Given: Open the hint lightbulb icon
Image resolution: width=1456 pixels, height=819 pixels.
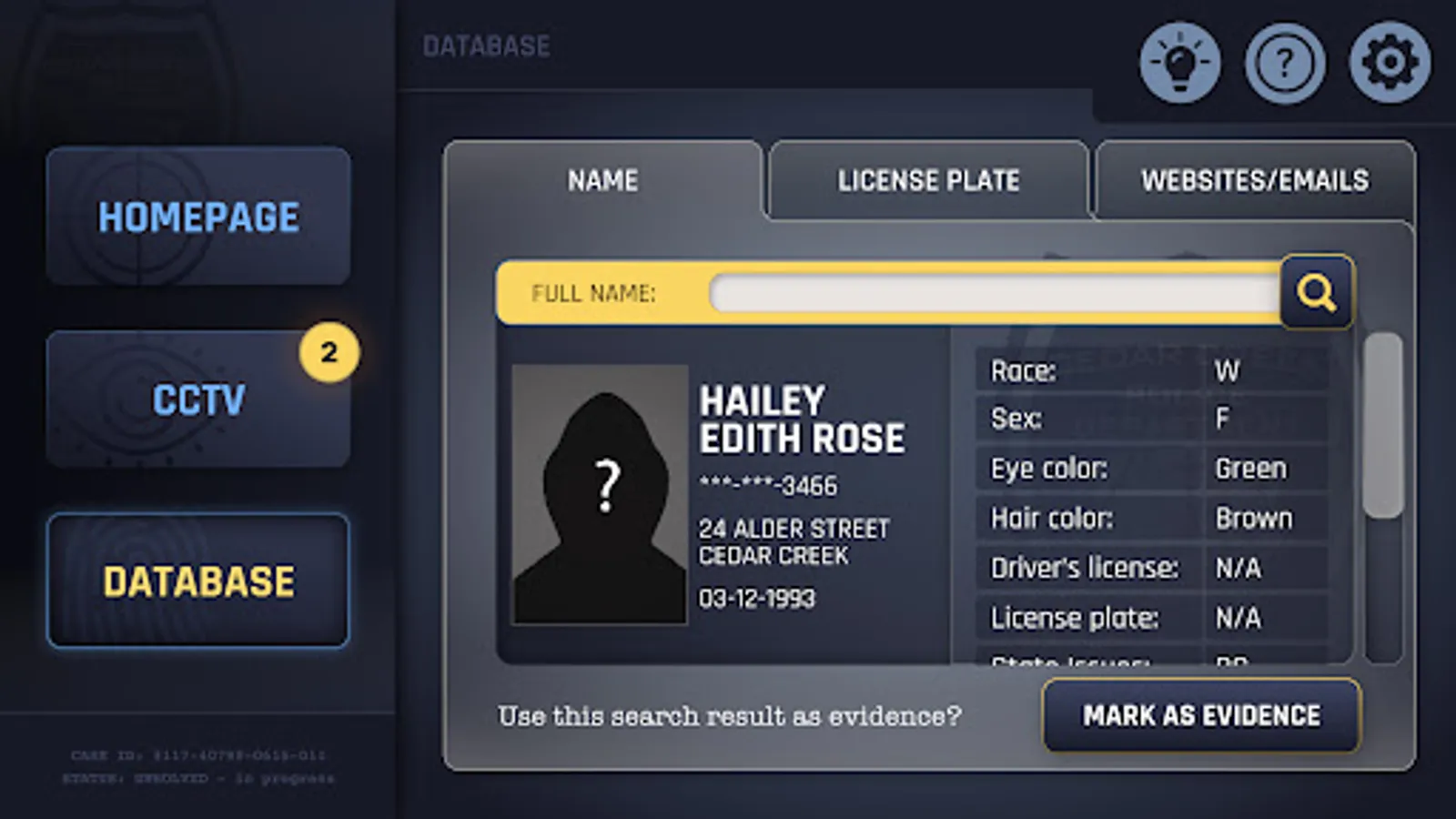Looking at the screenshot, I should pos(1179,62).
